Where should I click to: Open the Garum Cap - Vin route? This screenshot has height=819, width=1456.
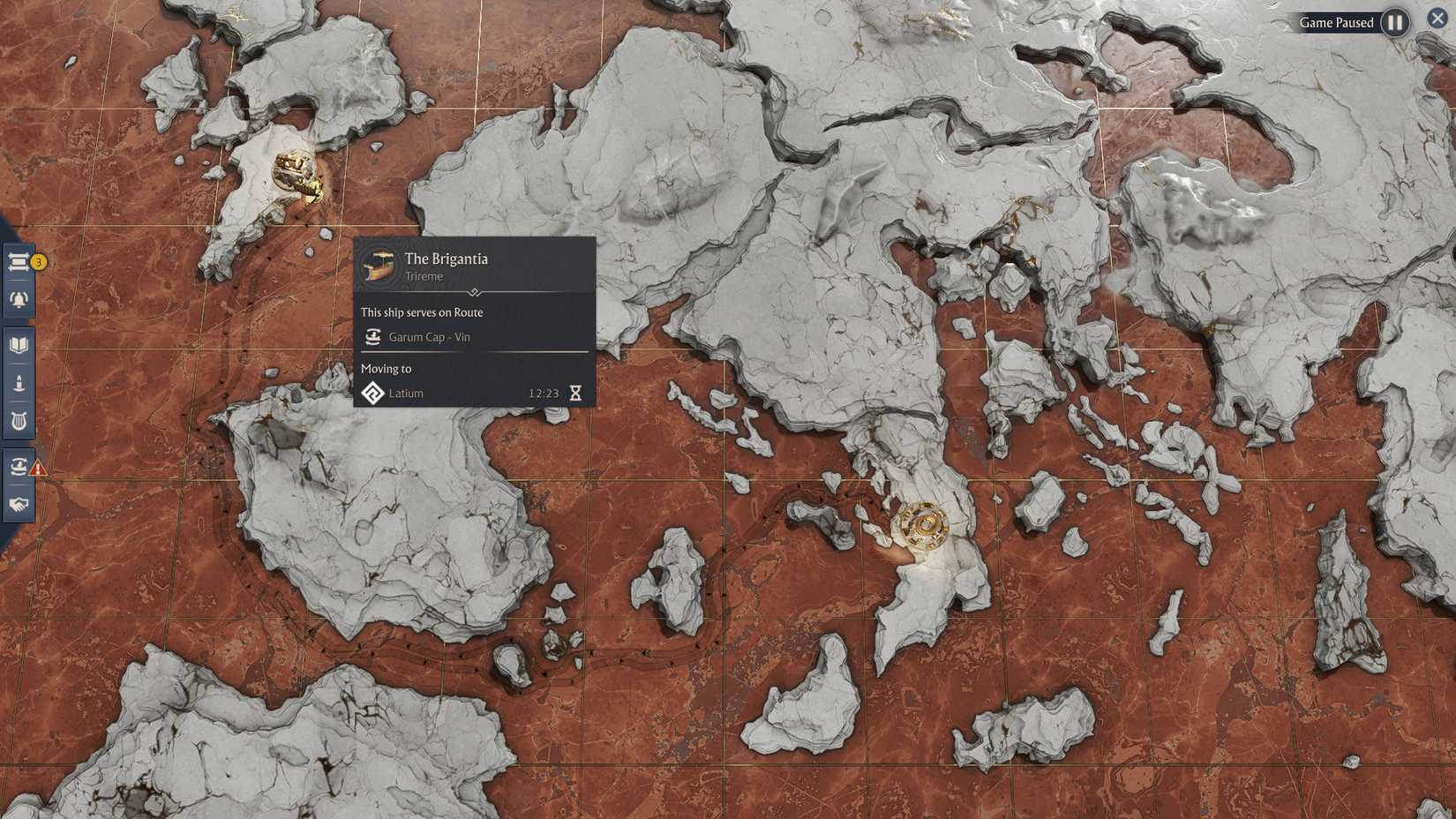click(x=430, y=336)
